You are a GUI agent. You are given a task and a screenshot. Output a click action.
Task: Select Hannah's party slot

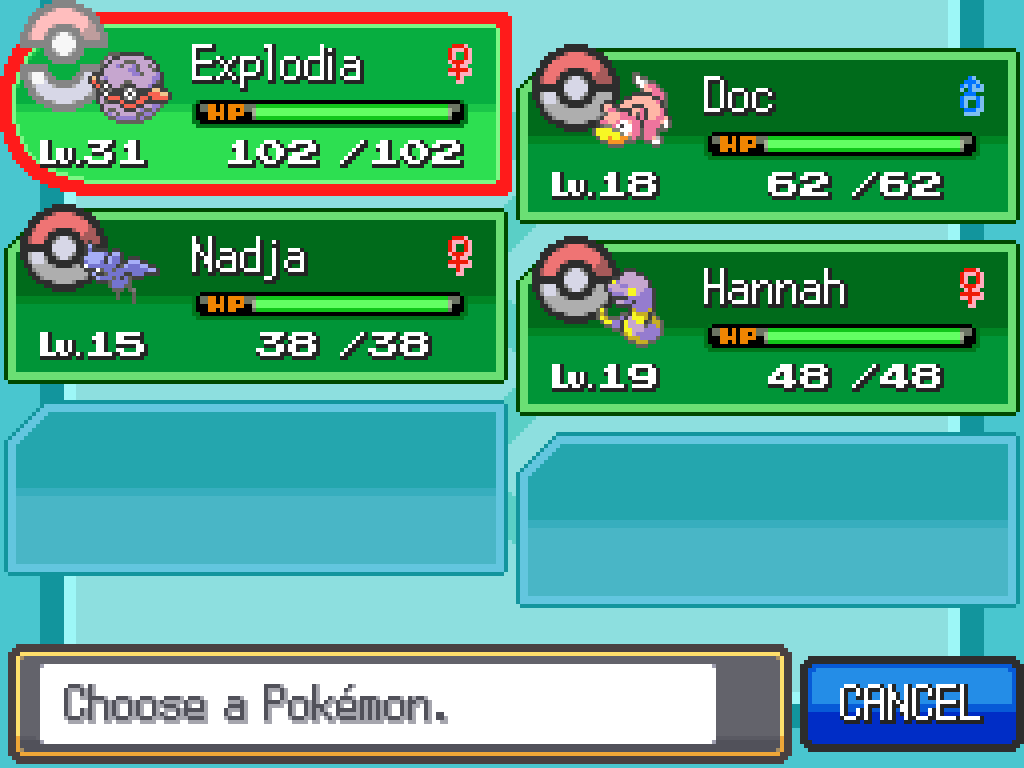pyautogui.click(x=768, y=328)
